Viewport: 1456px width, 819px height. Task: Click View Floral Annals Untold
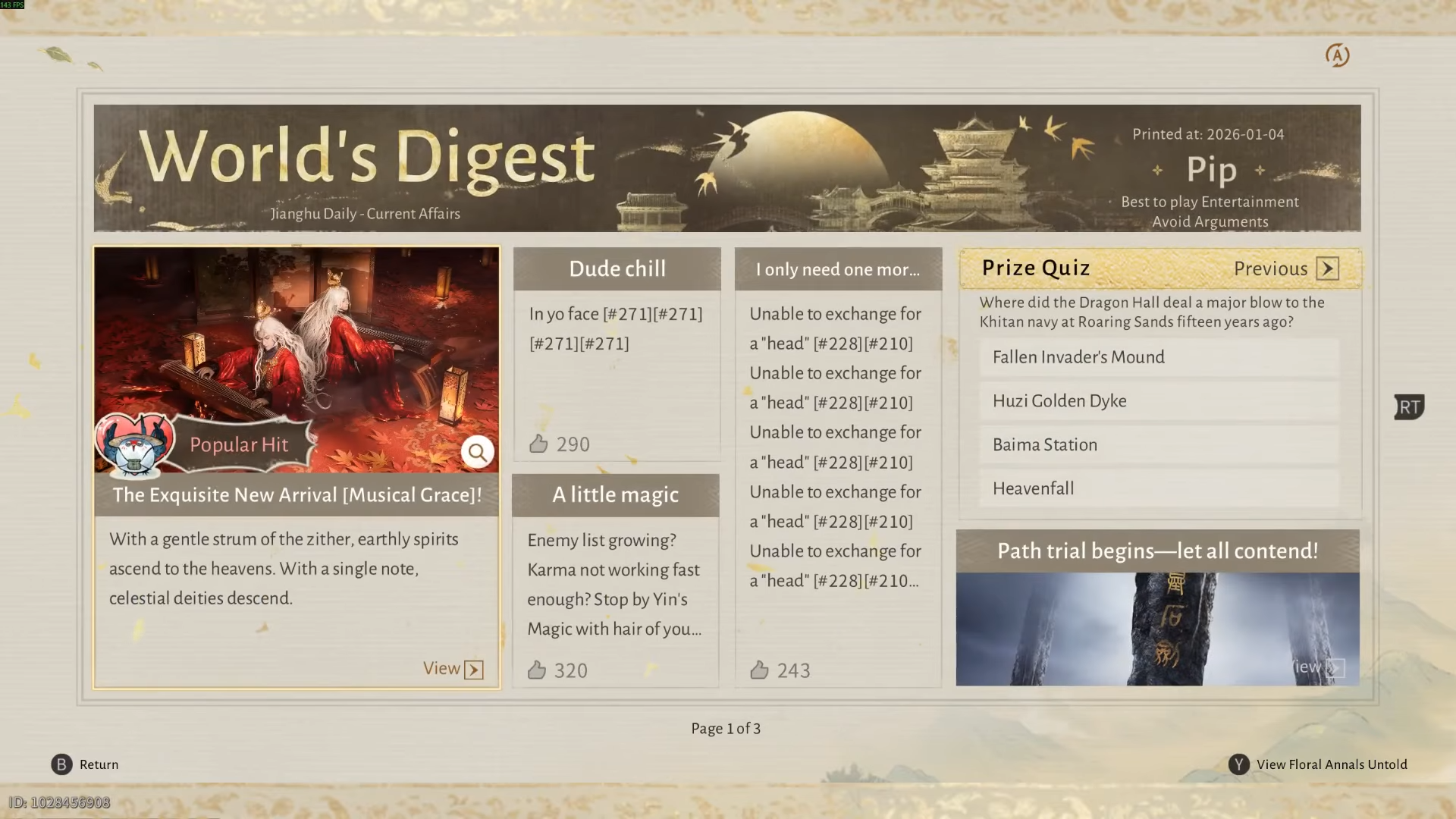tap(1331, 764)
